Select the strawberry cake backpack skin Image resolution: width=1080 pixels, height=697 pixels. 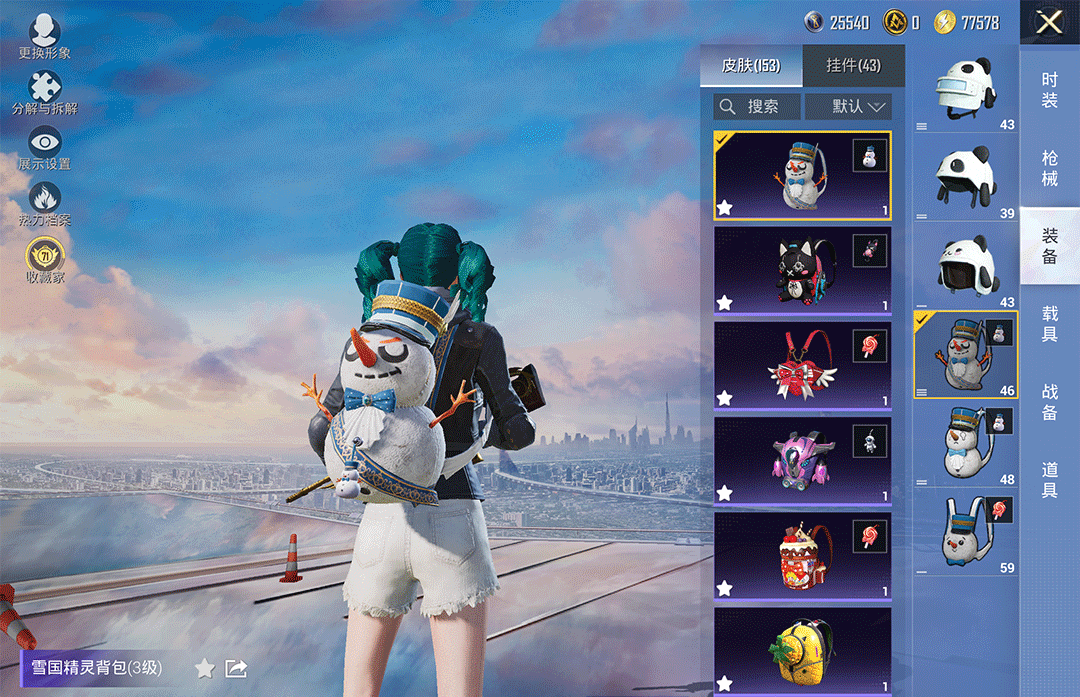click(802, 556)
